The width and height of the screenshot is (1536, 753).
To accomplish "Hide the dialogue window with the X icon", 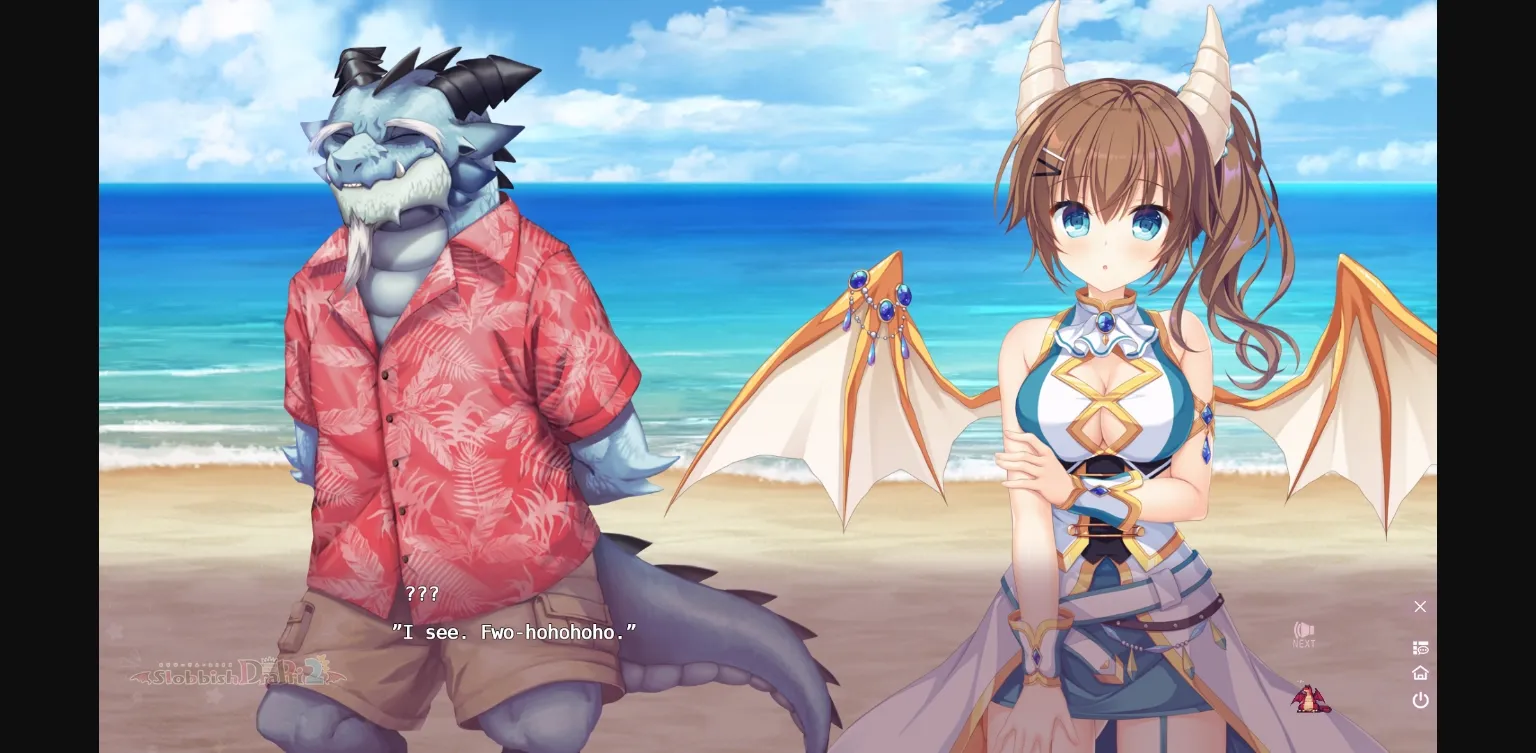I will [x=1420, y=607].
